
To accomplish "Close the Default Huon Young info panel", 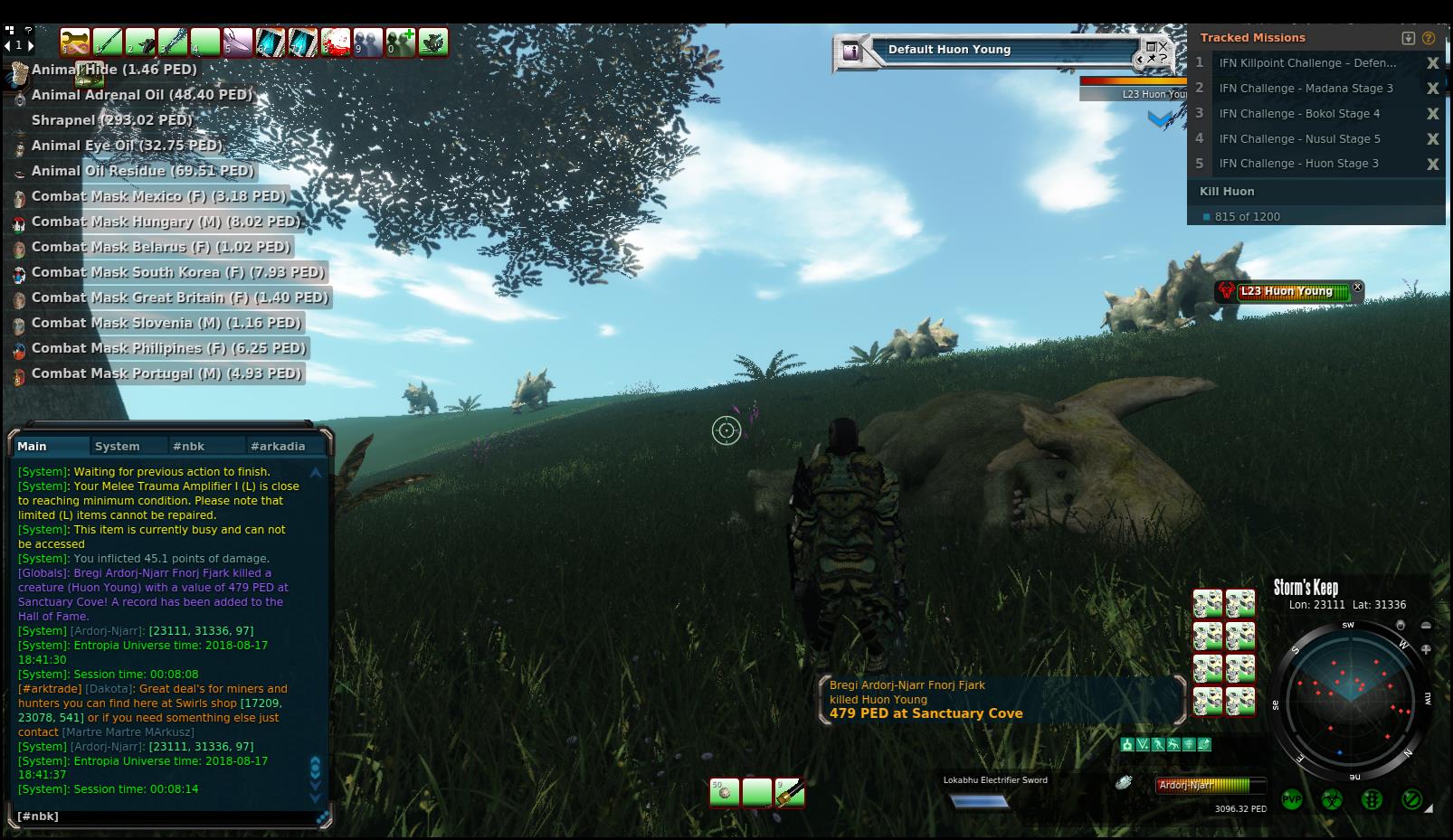I will pos(1163,44).
